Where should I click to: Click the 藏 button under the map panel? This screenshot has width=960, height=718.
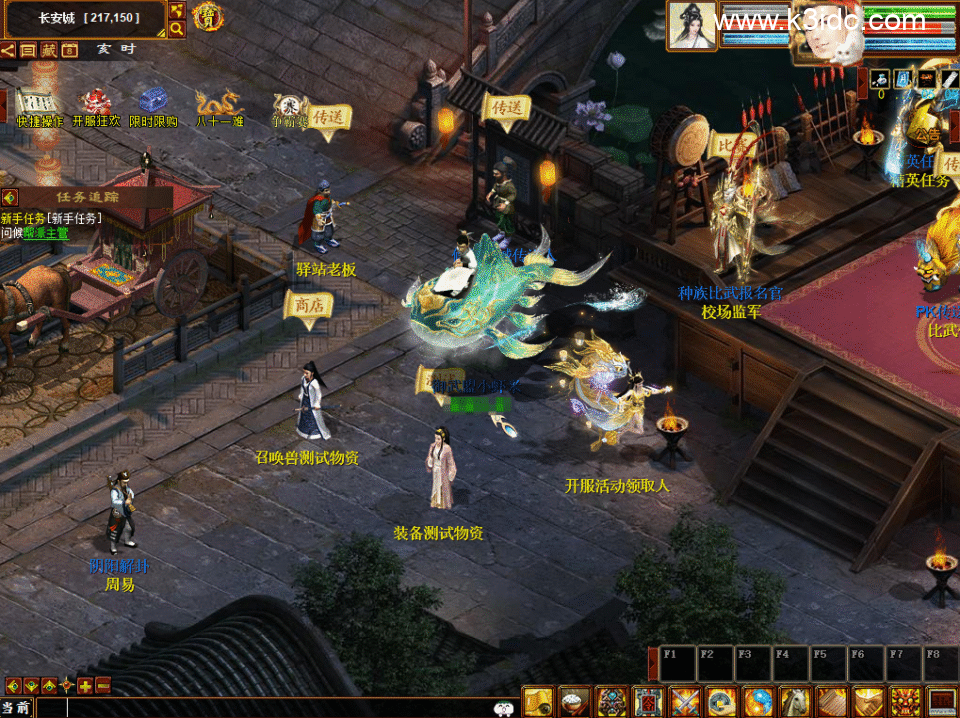[x=48, y=50]
